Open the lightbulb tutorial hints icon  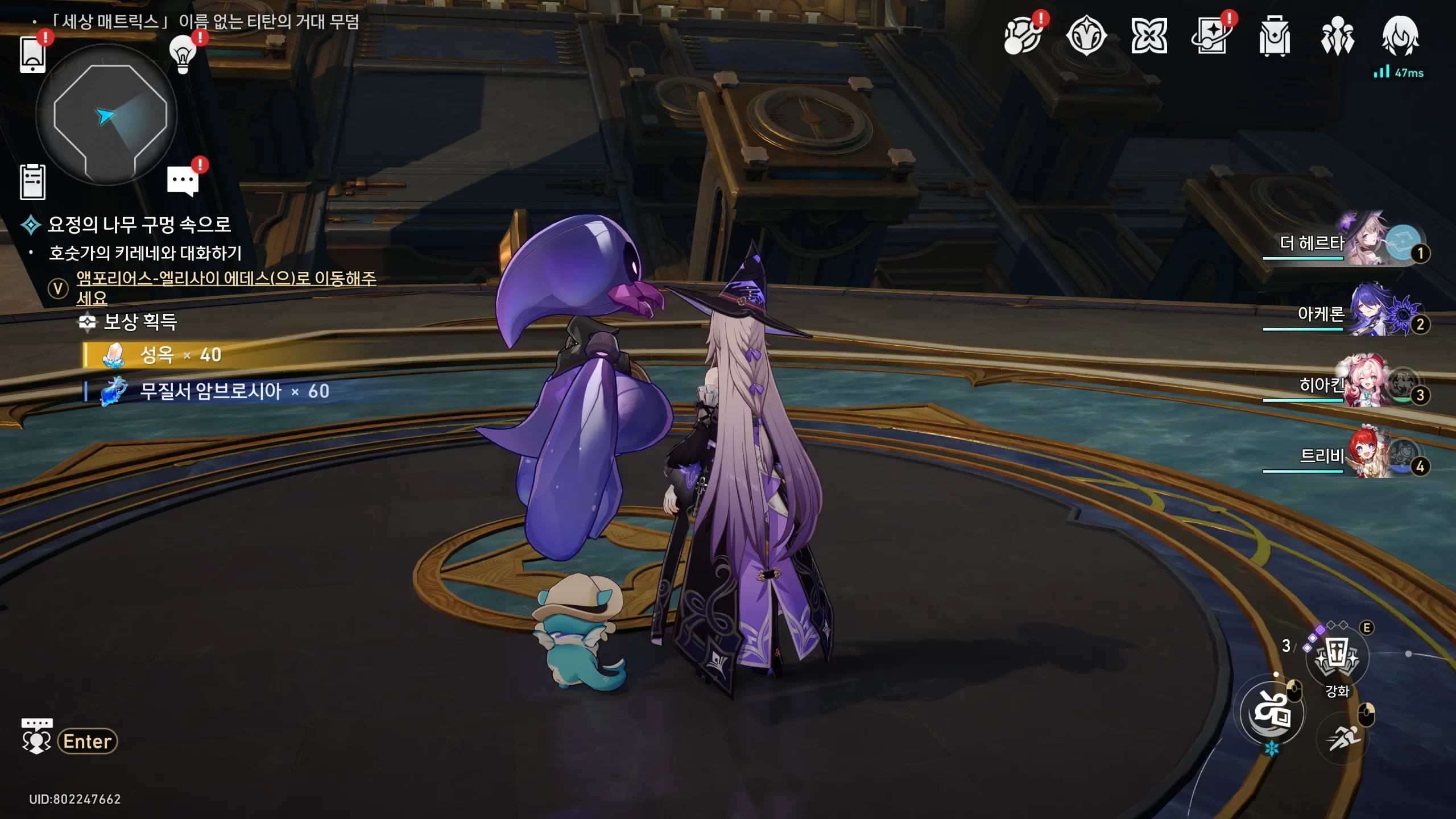[183, 55]
